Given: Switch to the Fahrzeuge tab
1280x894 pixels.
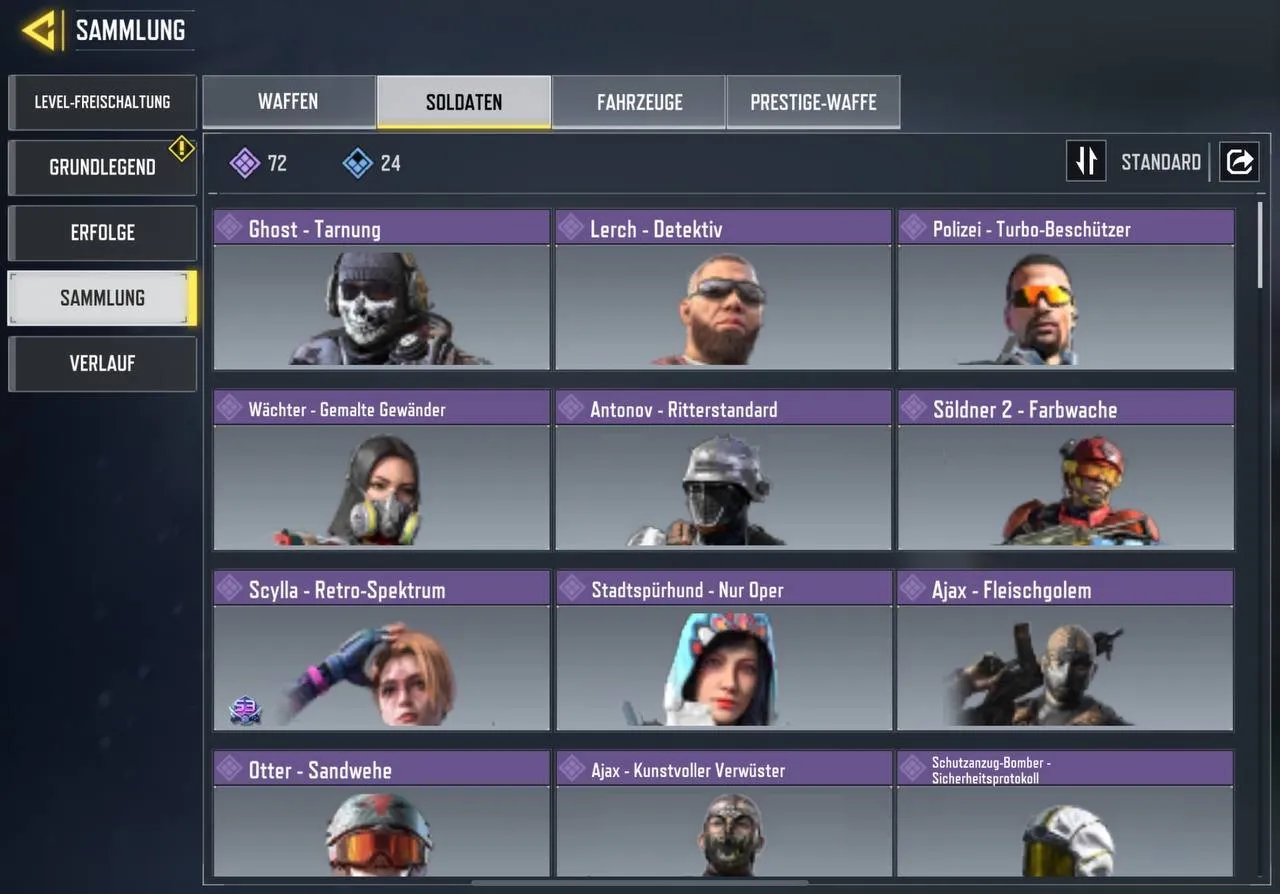Looking at the screenshot, I should (x=639, y=101).
